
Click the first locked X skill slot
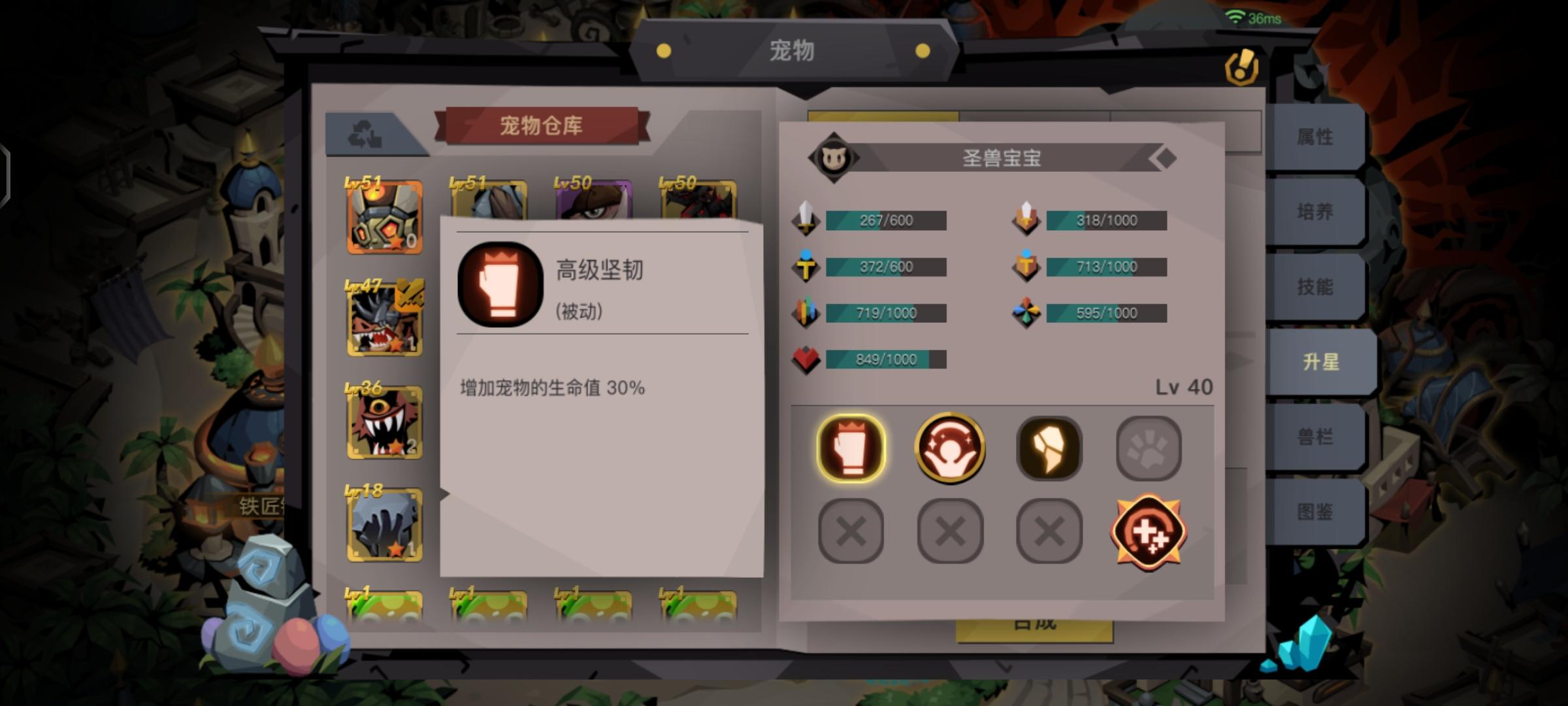(x=851, y=531)
